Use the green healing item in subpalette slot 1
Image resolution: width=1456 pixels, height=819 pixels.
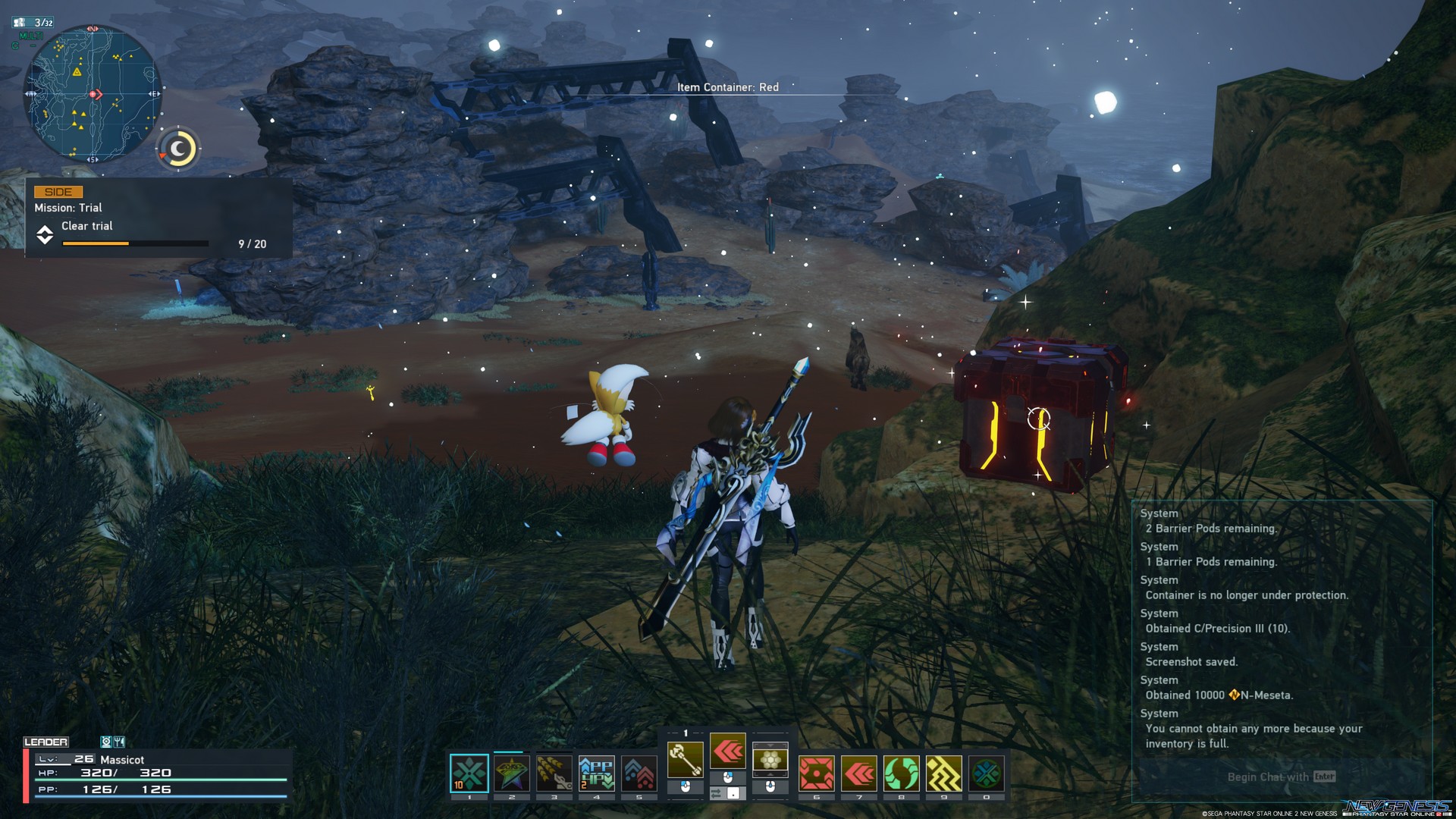(470, 773)
